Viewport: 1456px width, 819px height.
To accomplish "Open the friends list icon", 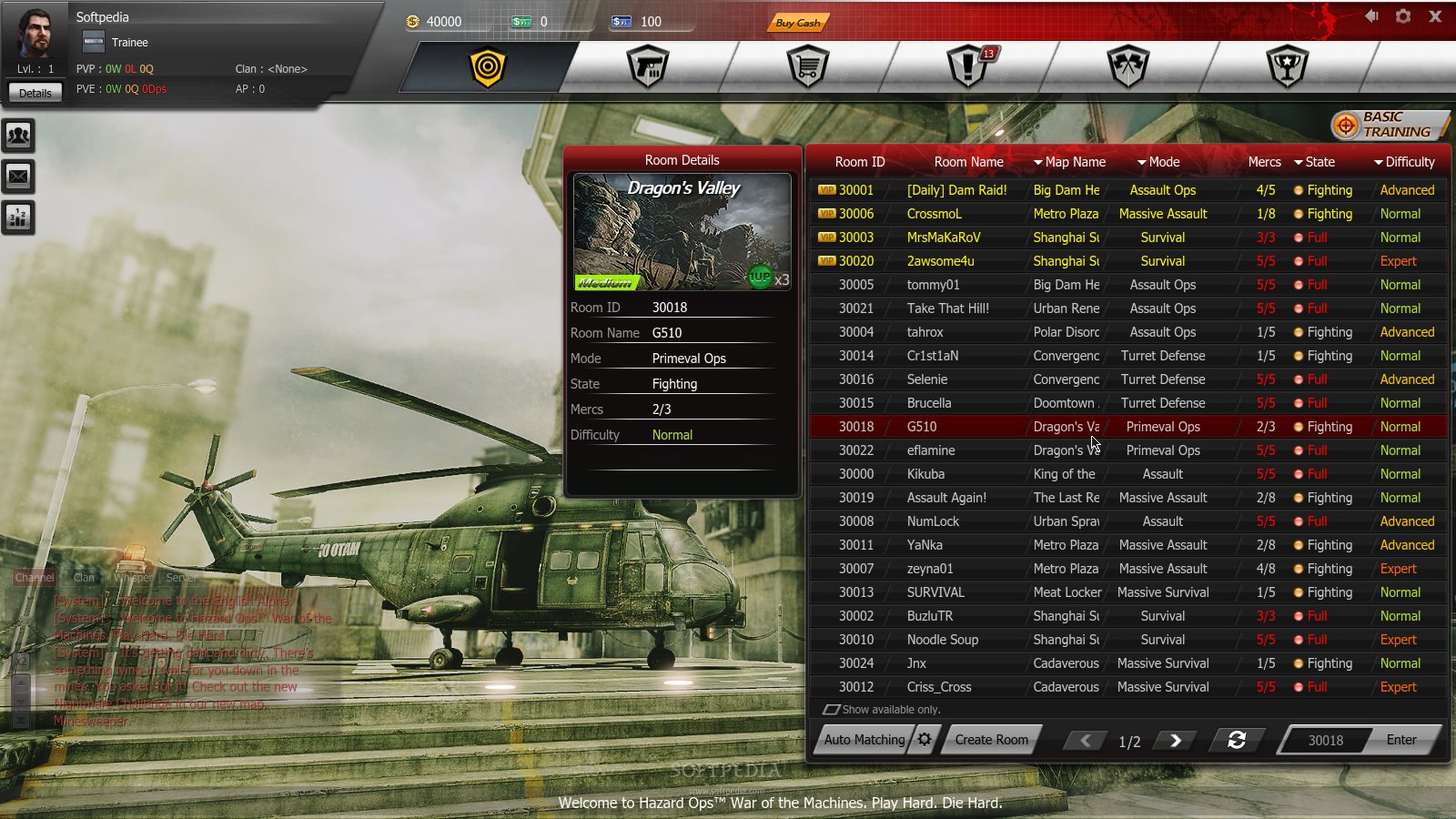I will pos(18,136).
